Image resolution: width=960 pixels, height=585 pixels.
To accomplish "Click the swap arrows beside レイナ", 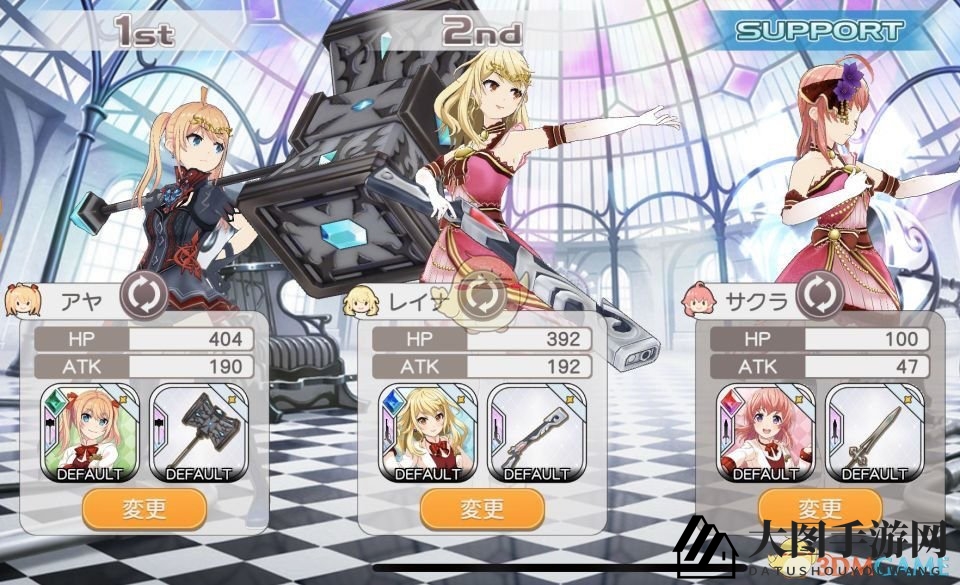I will 483,296.
